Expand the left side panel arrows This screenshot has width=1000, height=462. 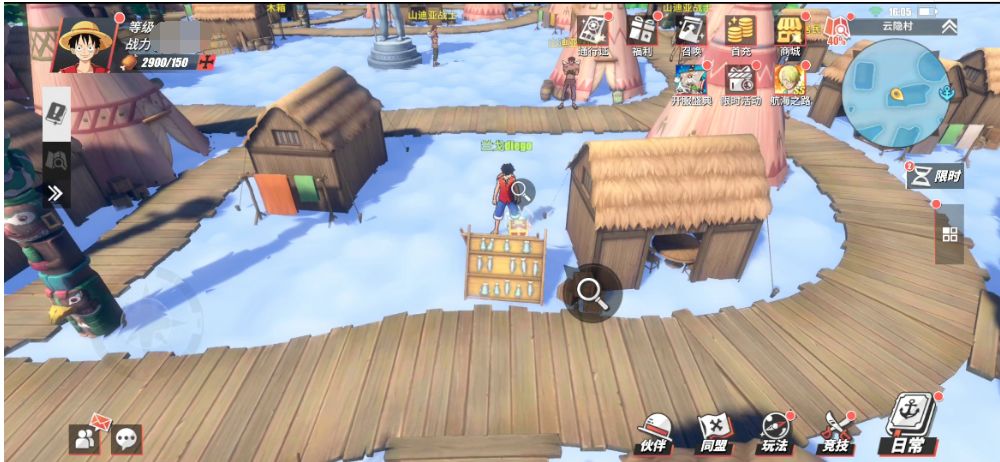coord(56,192)
